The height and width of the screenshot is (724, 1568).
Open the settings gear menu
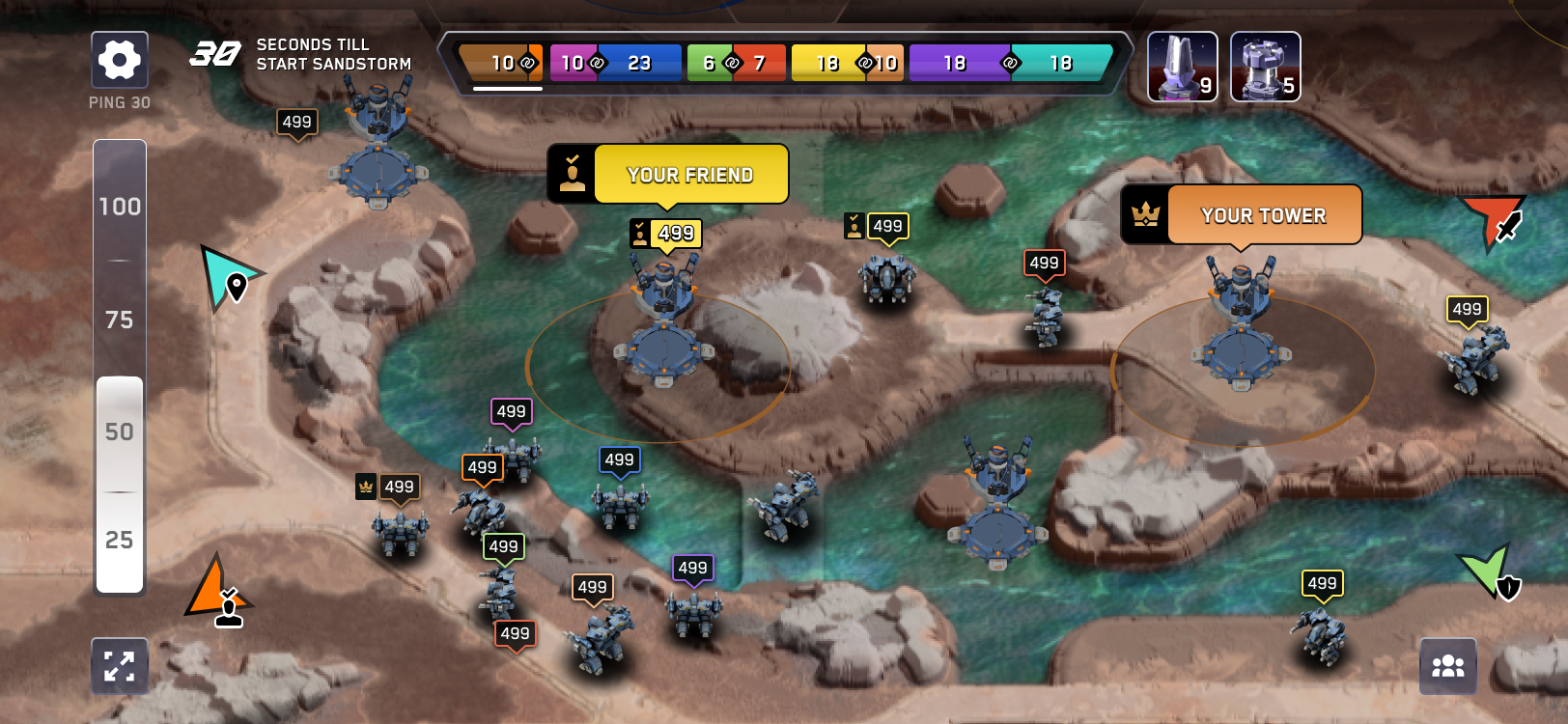click(120, 60)
